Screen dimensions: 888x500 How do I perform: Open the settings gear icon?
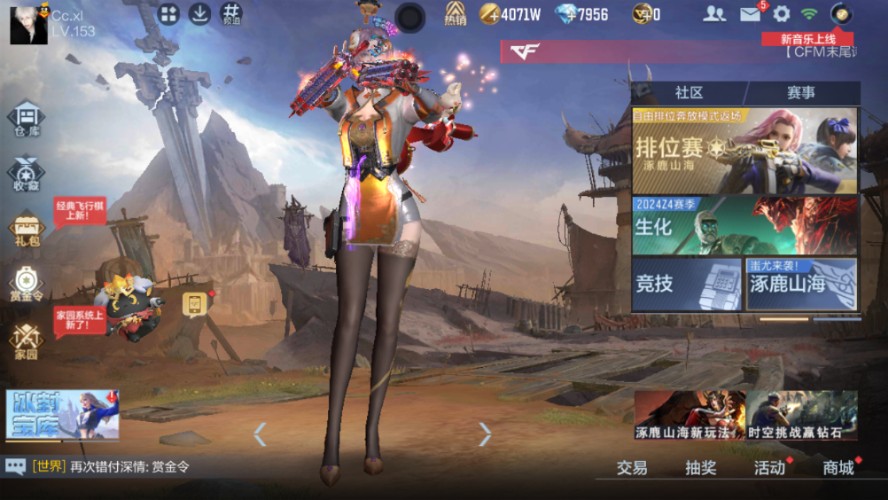tap(781, 14)
